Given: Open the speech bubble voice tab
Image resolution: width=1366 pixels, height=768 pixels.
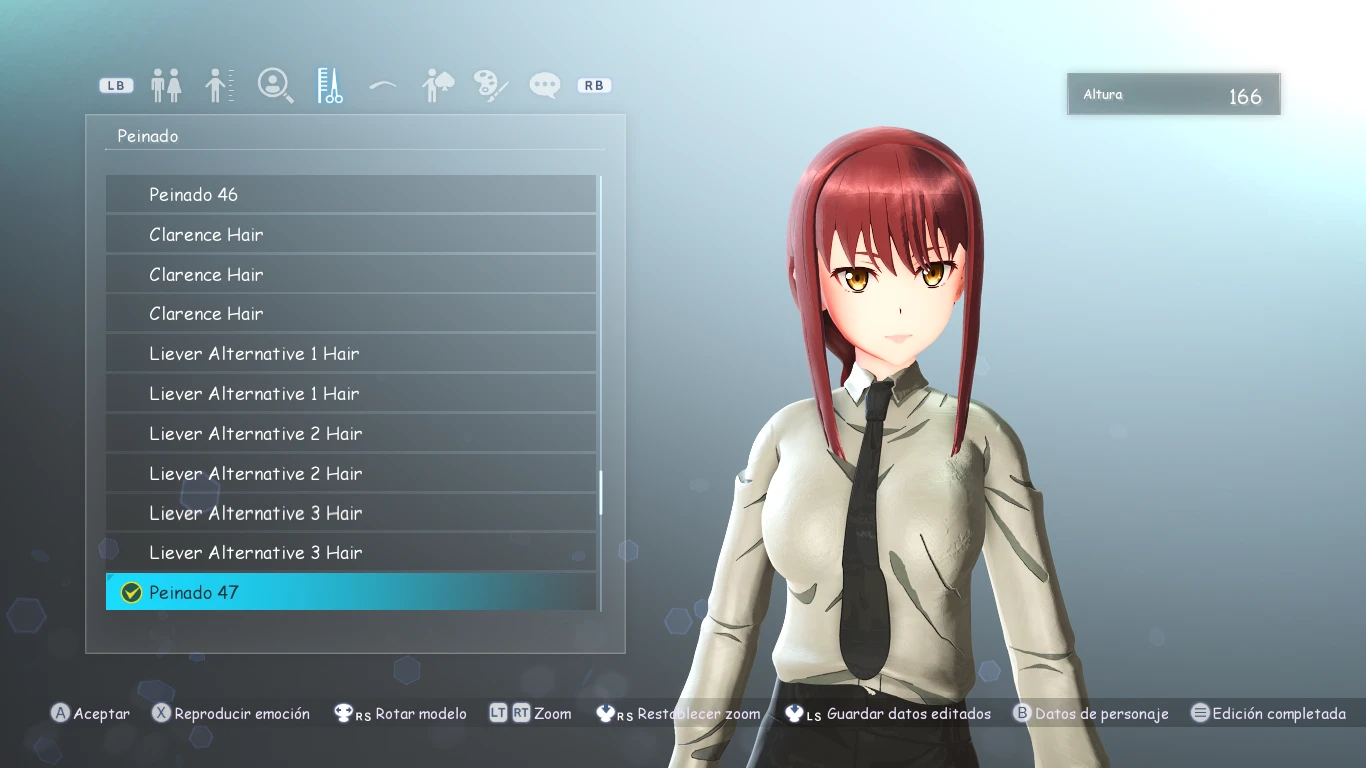Looking at the screenshot, I should coord(545,86).
